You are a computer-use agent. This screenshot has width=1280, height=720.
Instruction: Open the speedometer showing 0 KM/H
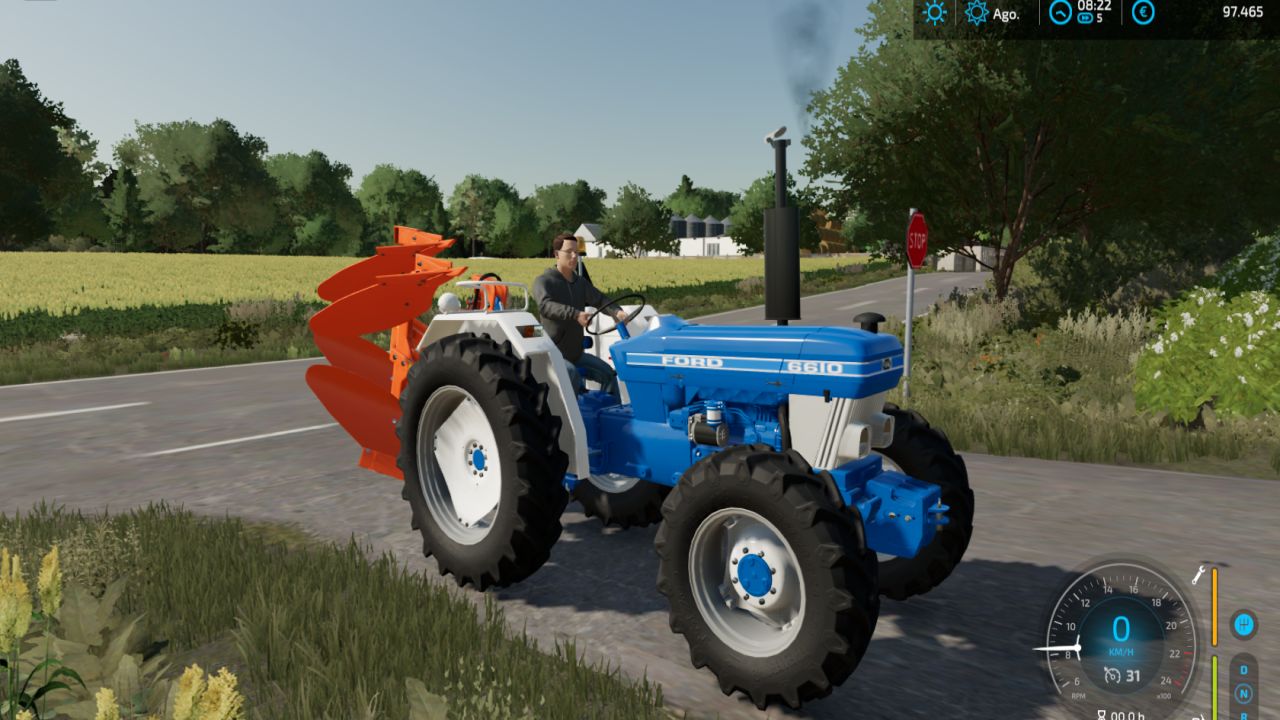1122,630
